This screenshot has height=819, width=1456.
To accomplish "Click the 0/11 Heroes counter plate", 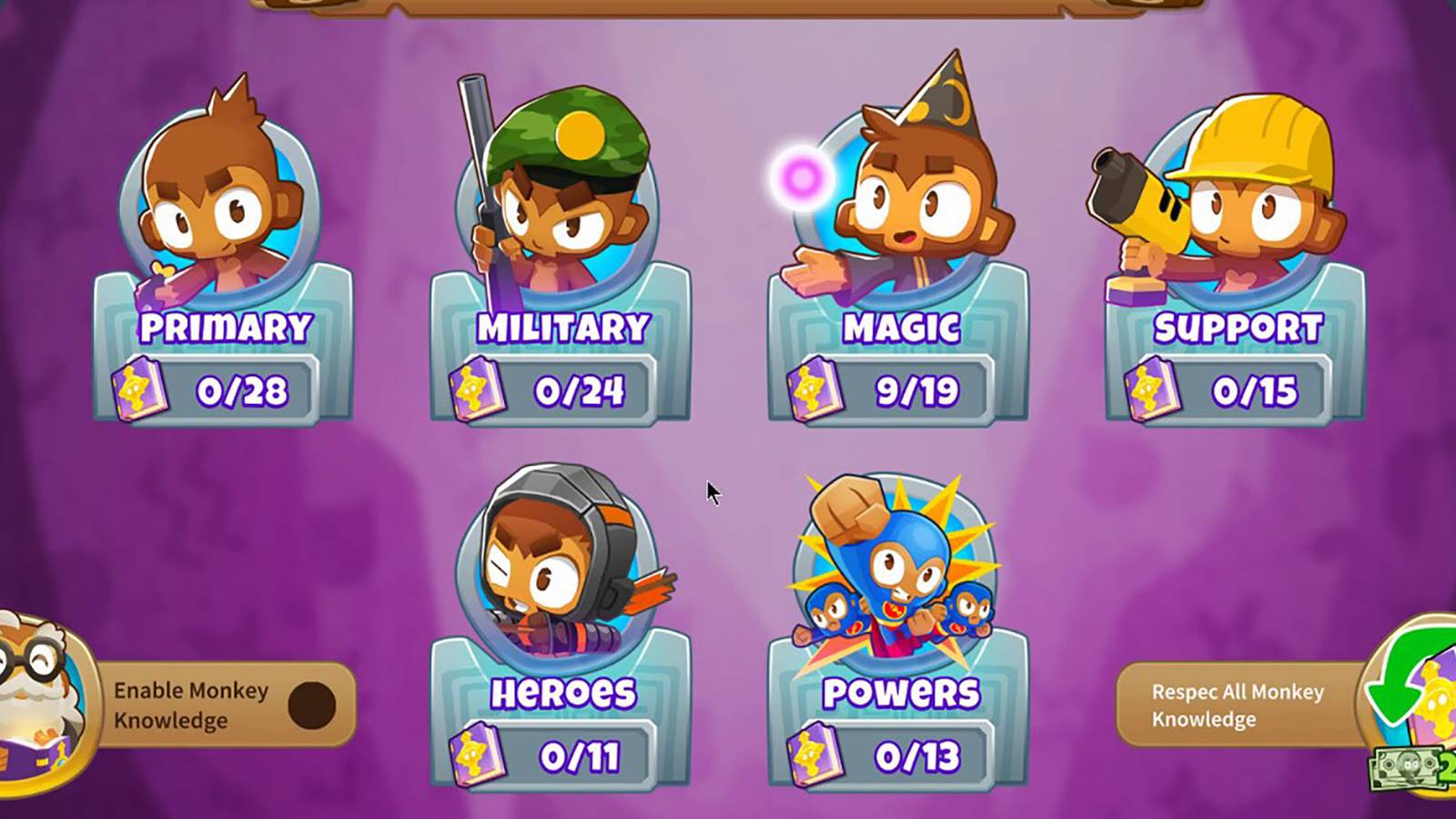I will point(582,753).
